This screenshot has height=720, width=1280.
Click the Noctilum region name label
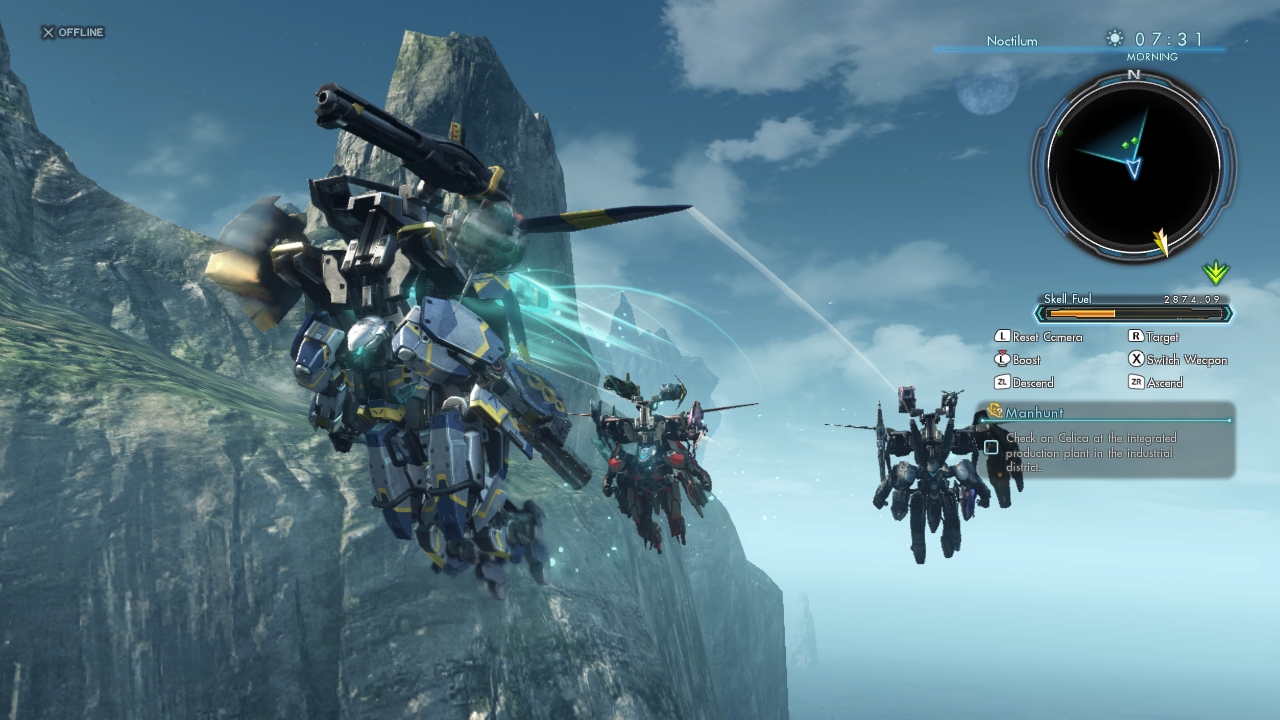pos(1012,41)
